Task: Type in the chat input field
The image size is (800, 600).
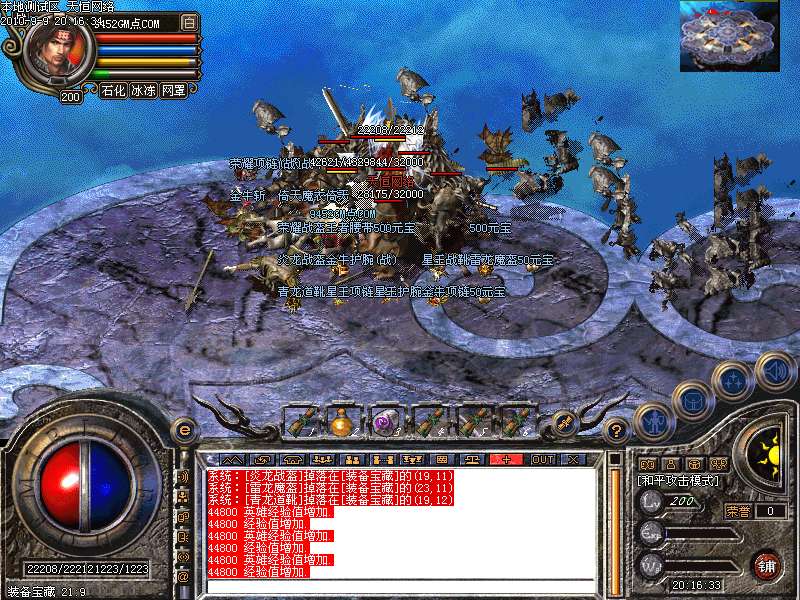Action: [400, 586]
